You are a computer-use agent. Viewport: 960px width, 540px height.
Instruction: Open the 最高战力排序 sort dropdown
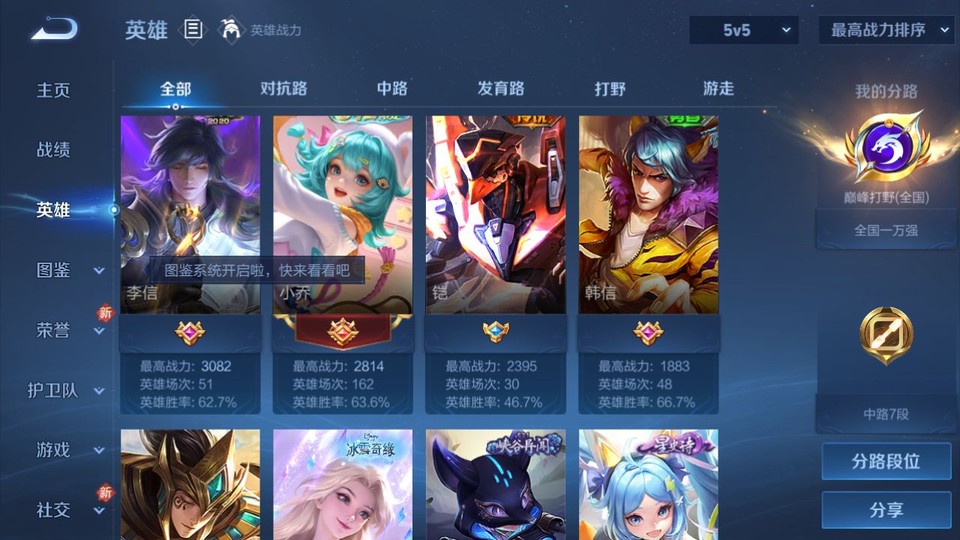[887, 30]
